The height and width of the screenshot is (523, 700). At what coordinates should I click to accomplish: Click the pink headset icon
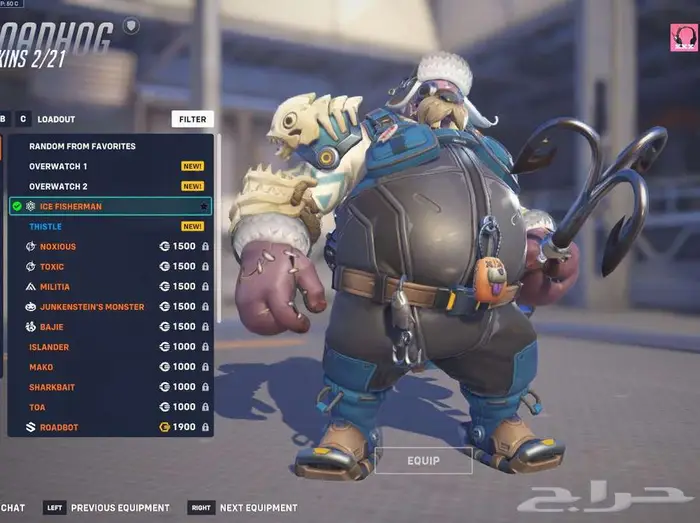tap(683, 37)
